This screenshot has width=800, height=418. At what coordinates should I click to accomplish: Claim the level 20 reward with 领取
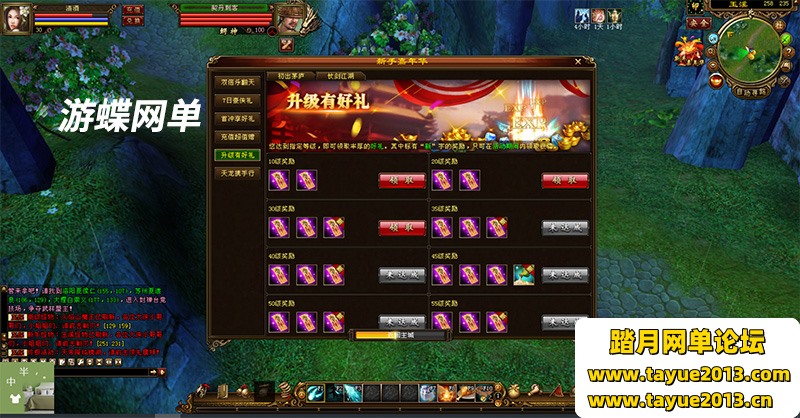(565, 180)
